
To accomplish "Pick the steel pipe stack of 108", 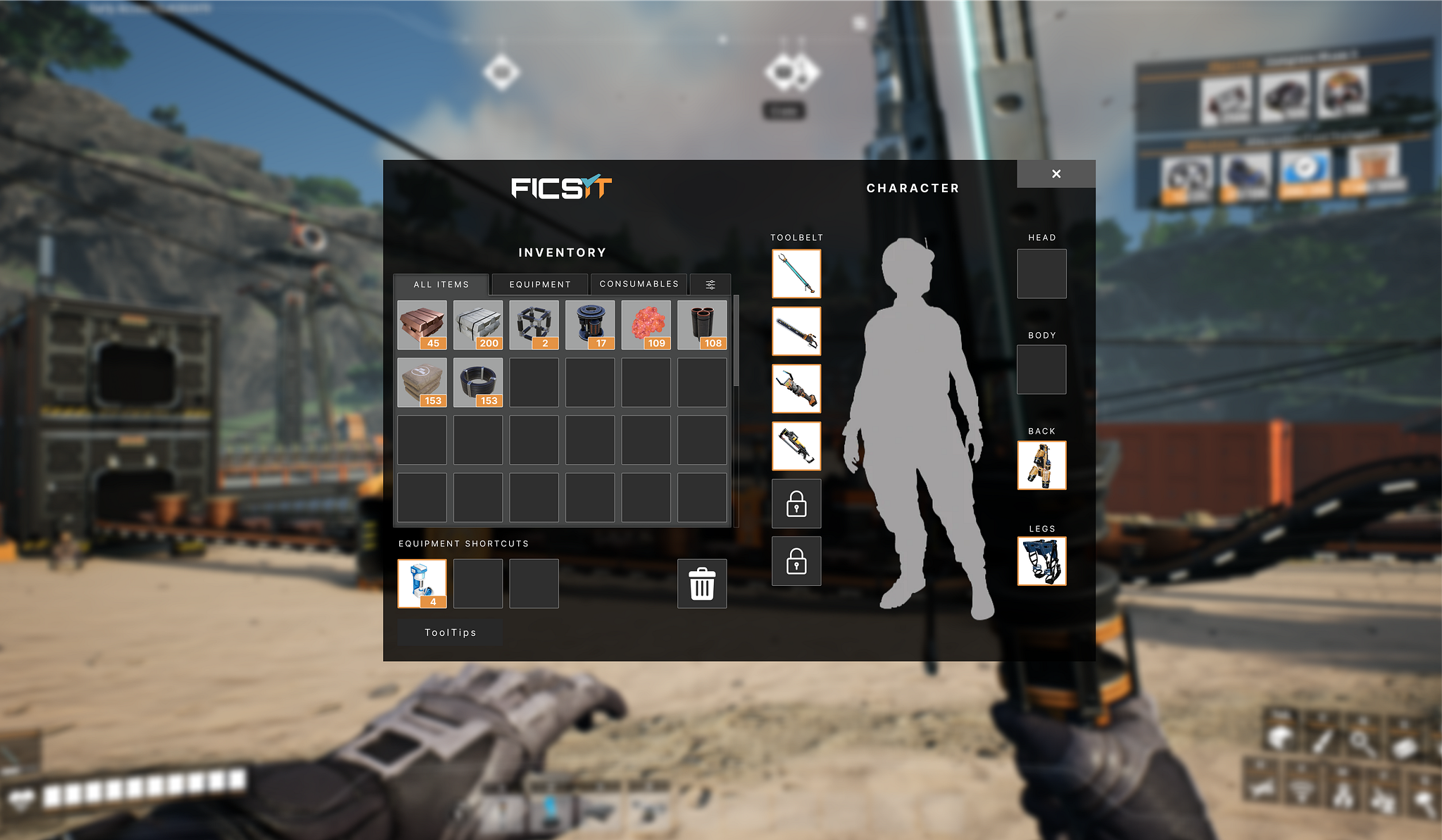I will click(x=702, y=325).
